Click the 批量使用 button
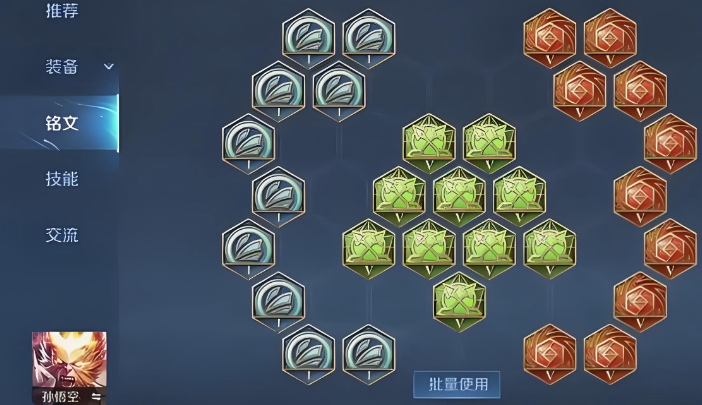This screenshot has height=405, width=702. 457,384
